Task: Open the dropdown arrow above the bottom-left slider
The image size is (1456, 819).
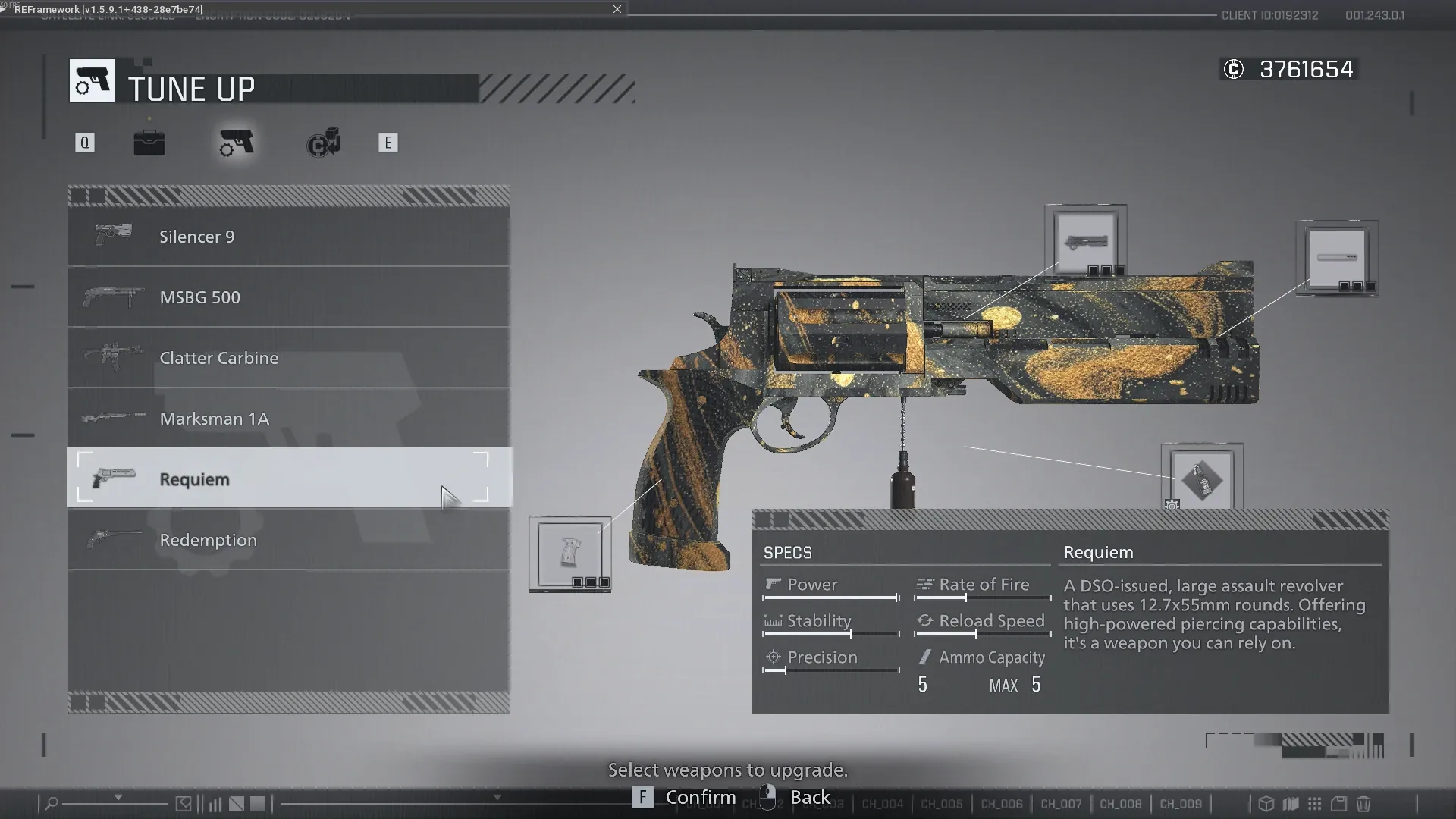Action: point(118,797)
